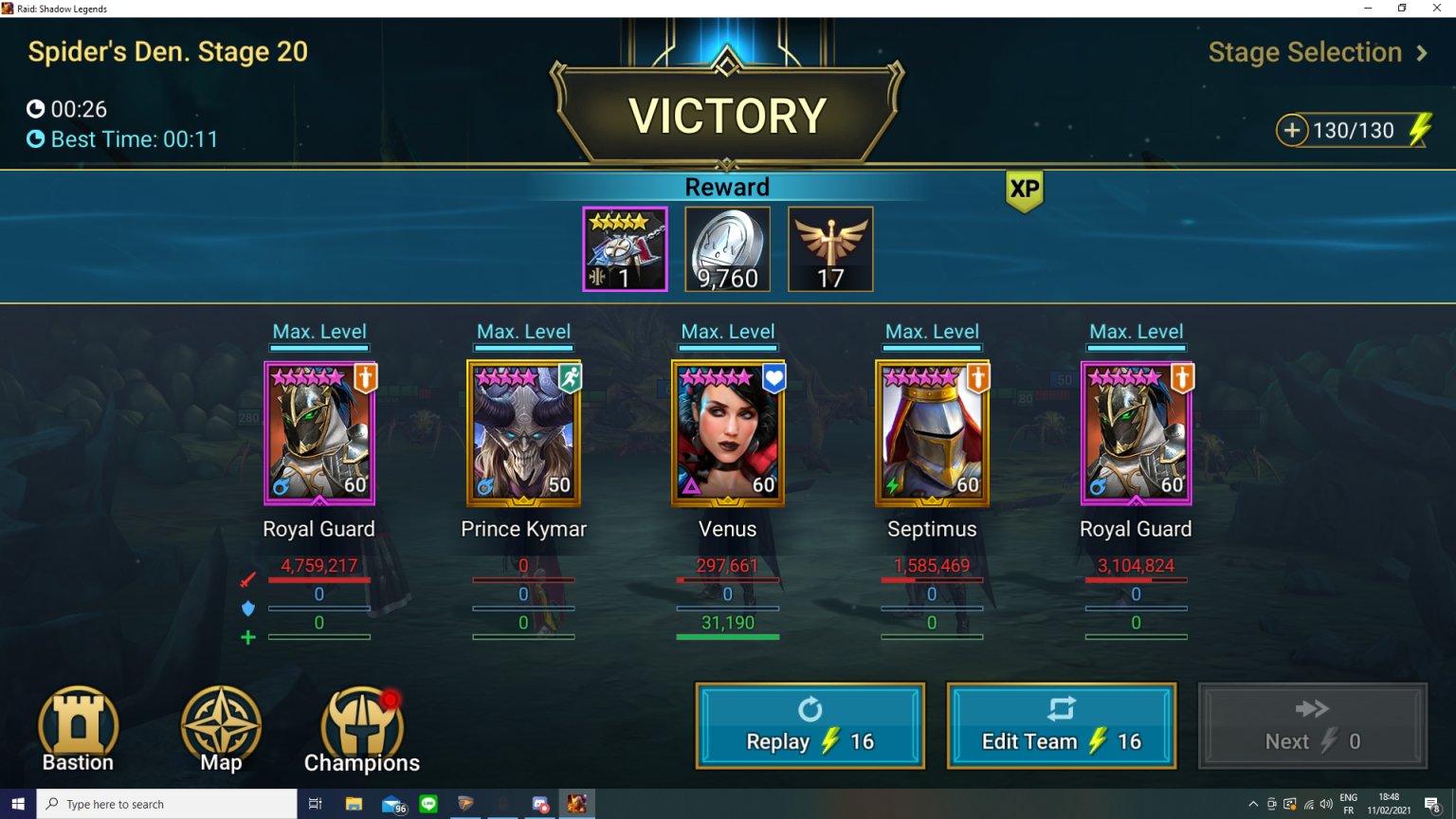The width and height of the screenshot is (1456, 819).
Task: Select the silver coins reward
Action: tap(727, 248)
